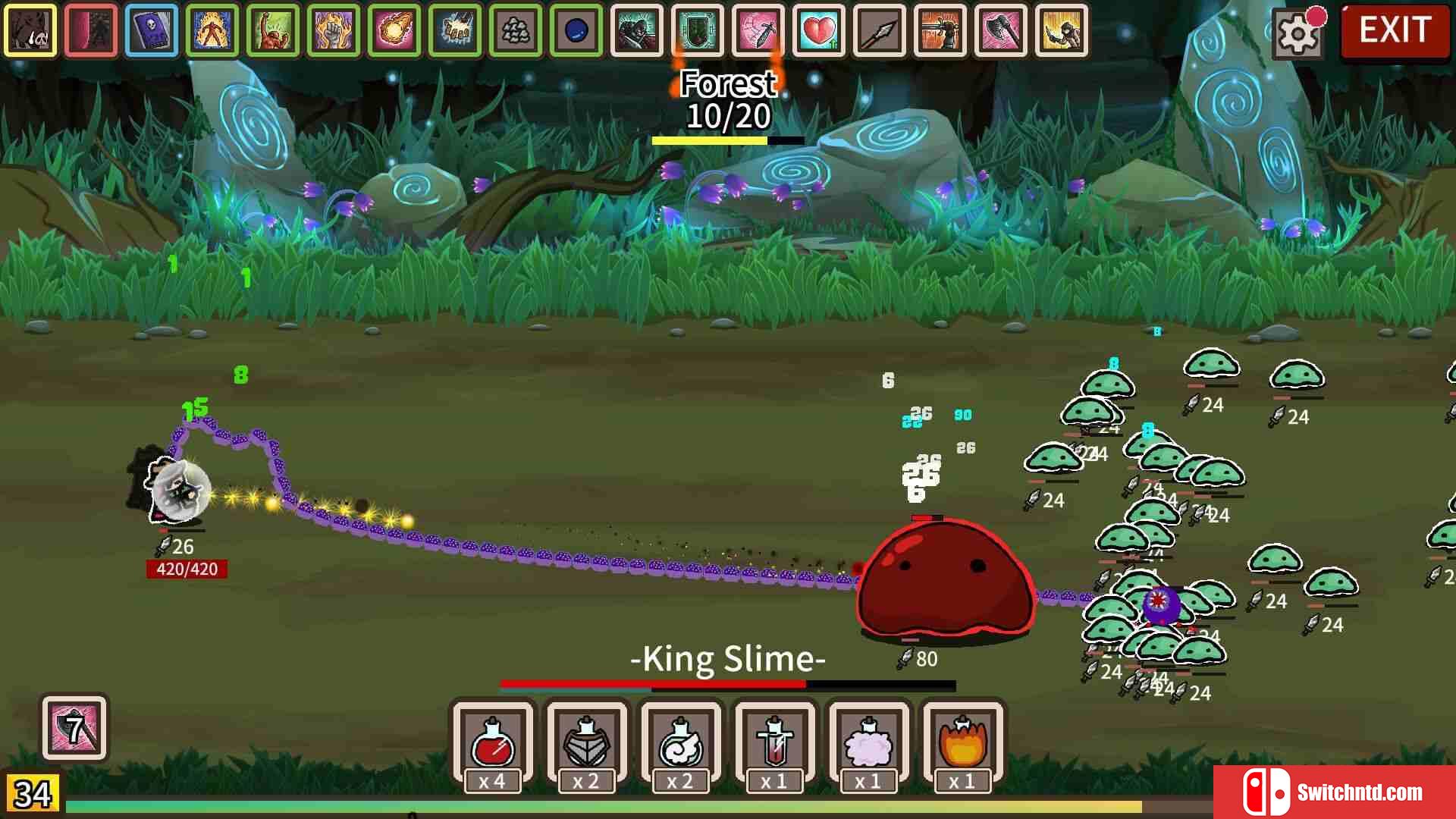The height and width of the screenshot is (819, 1456).
Task: Open settings with the gear icon
Action: pyautogui.click(x=1298, y=33)
